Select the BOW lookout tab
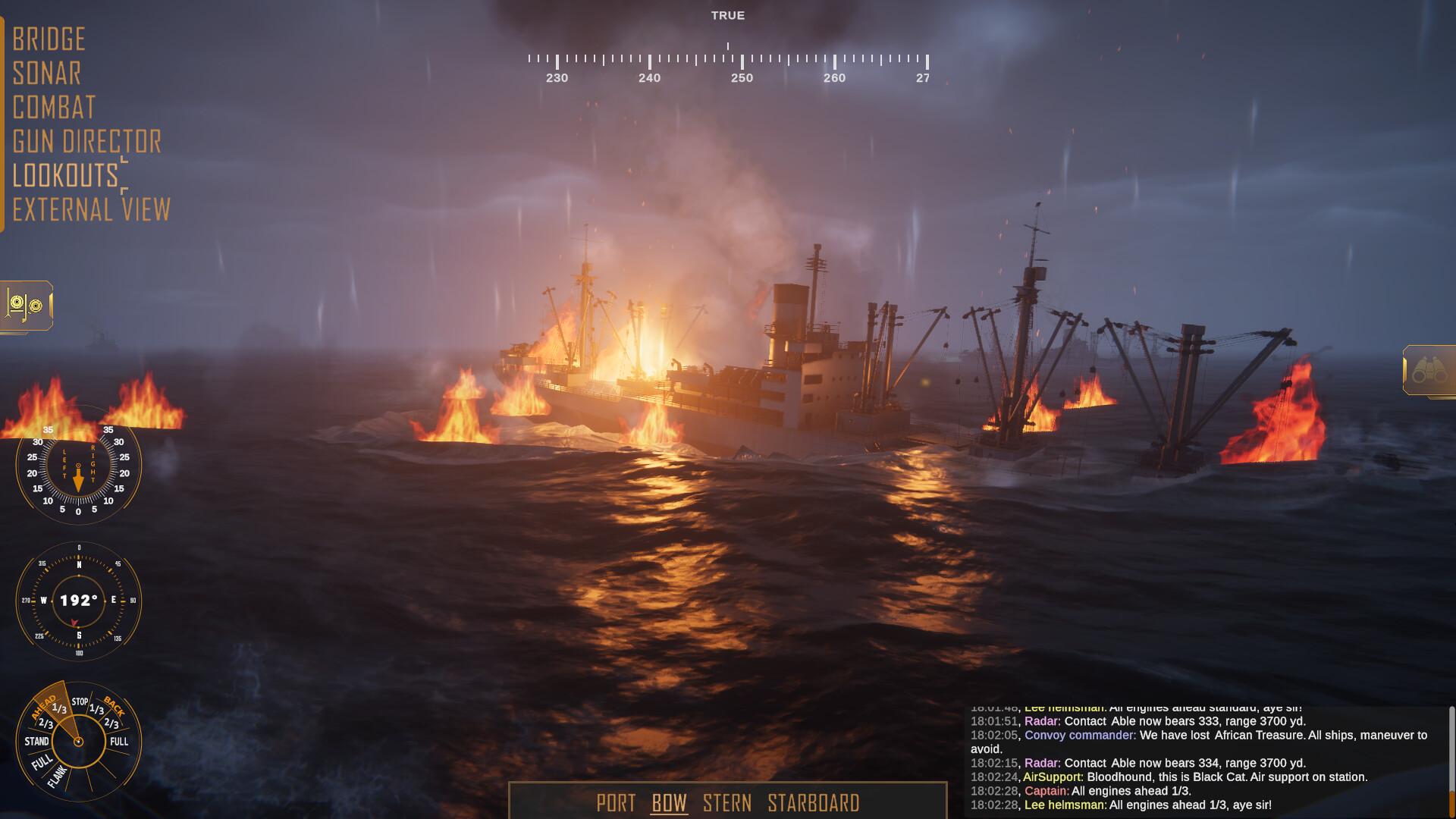The width and height of the screenshot is (1456, 819). (668, 803)
